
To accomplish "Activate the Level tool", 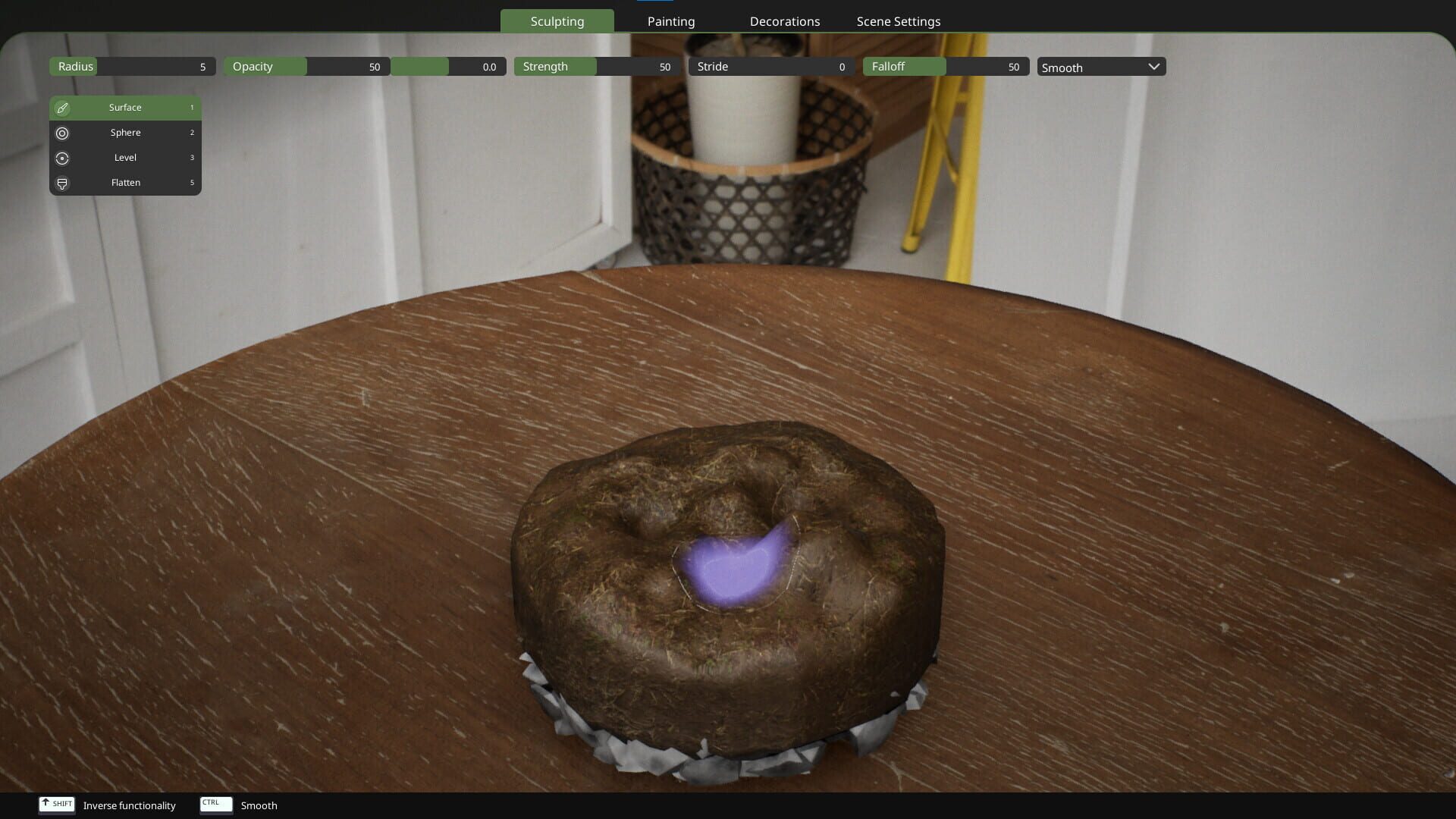I will [x=124, y=157].
